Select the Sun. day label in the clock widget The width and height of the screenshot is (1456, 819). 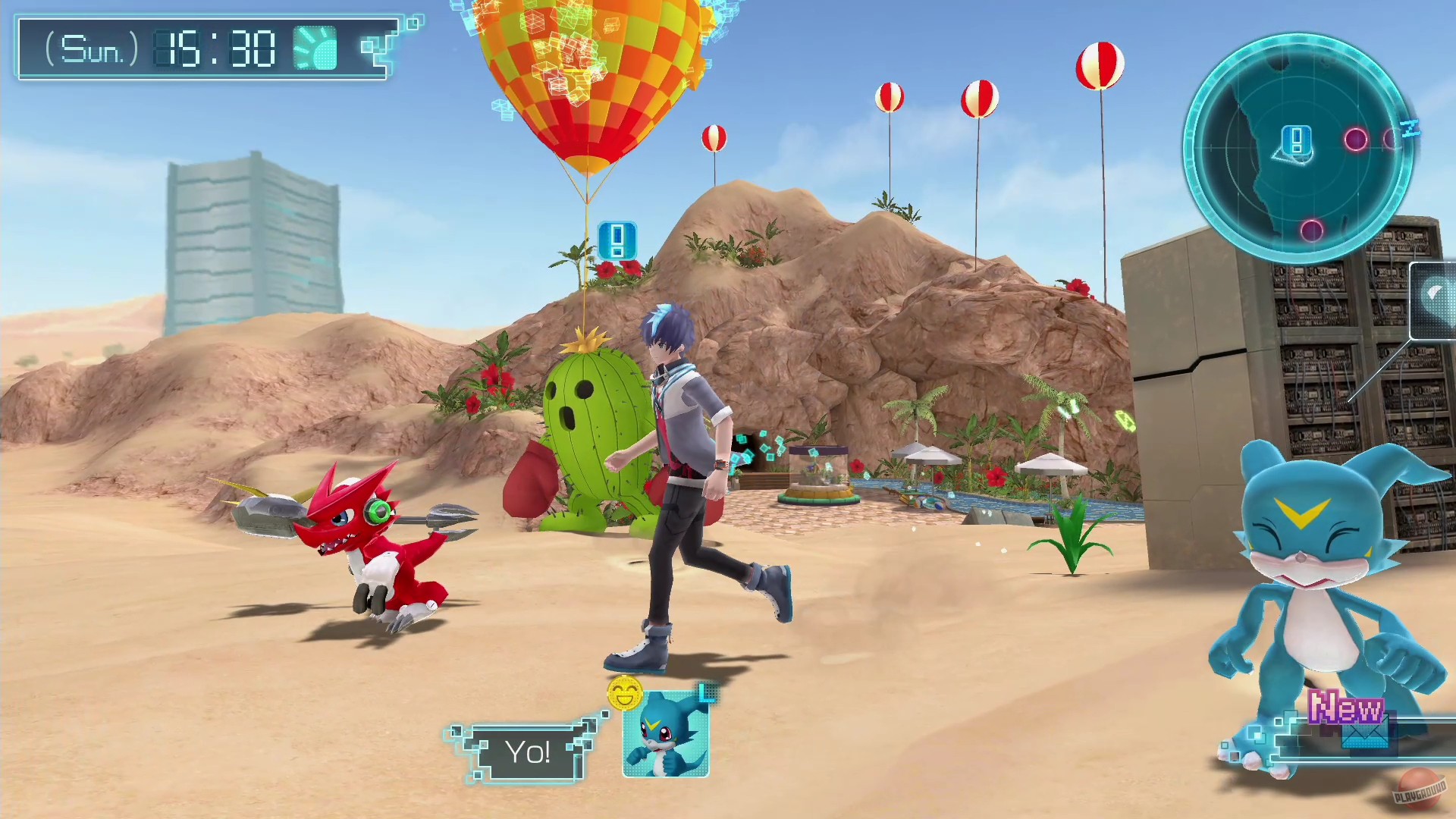tap(91, 50)
